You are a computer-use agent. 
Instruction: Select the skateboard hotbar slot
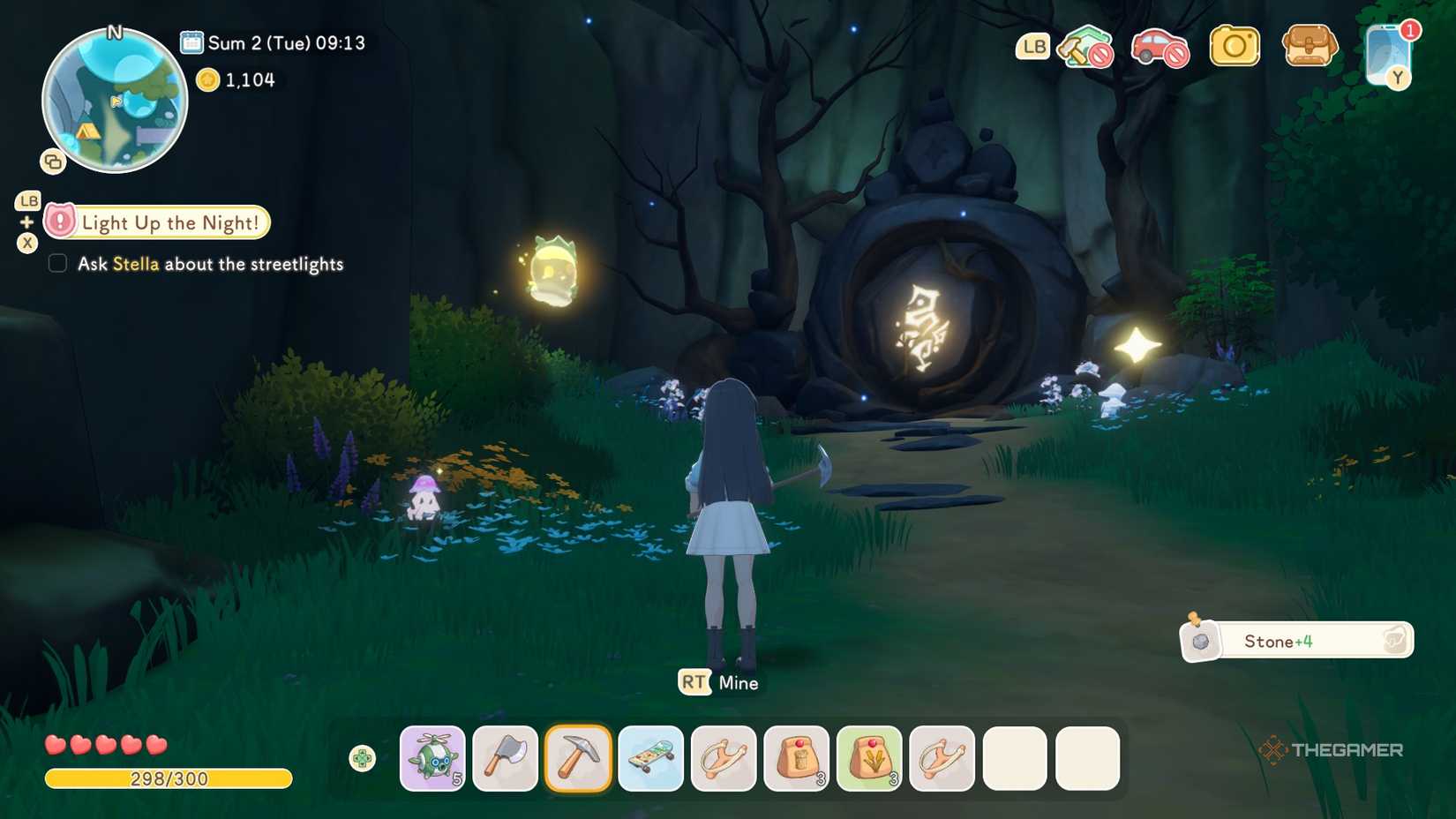[x=650, y=757]
